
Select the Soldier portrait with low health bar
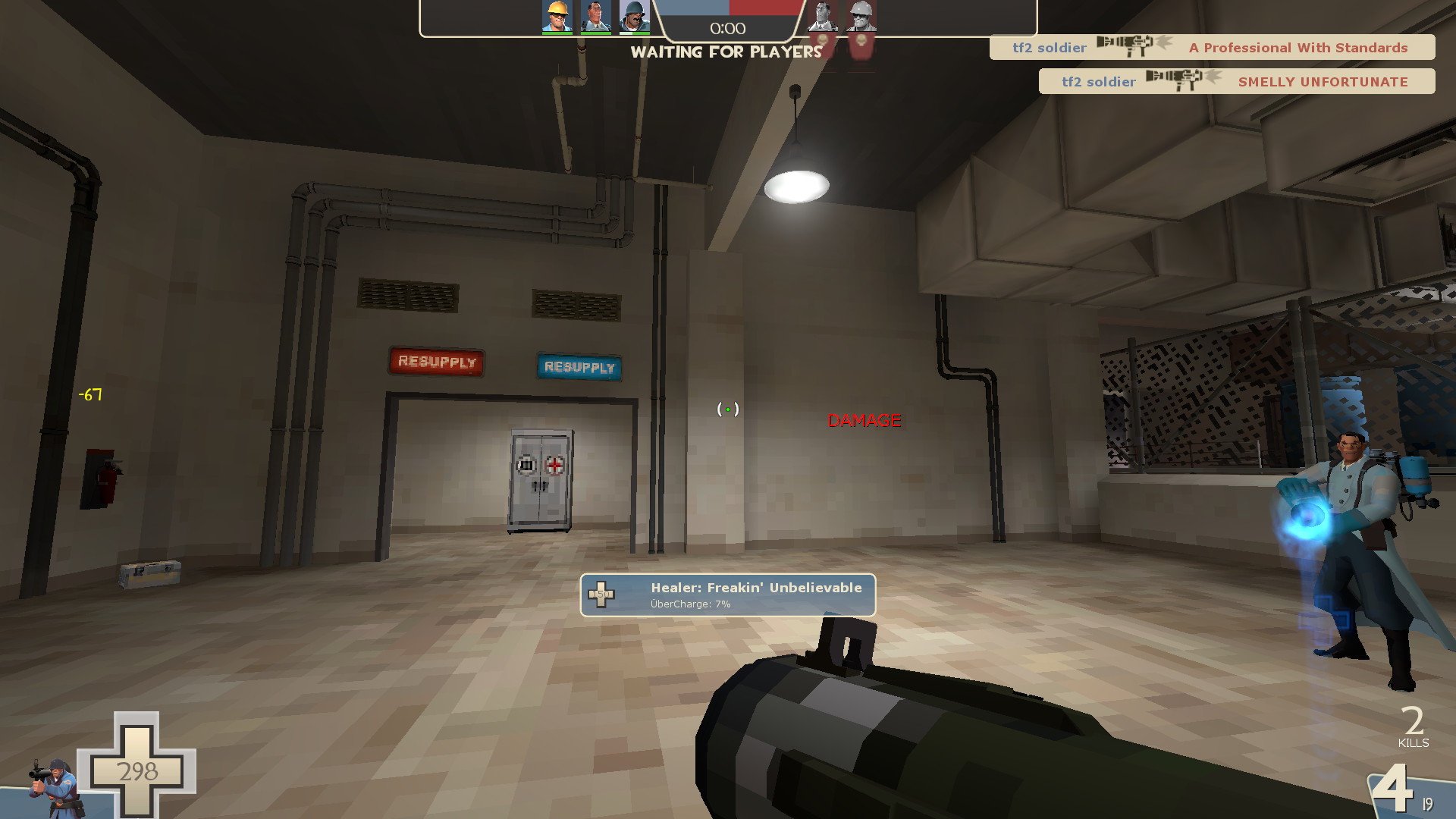pyautogui.click(x=634, y=17)
